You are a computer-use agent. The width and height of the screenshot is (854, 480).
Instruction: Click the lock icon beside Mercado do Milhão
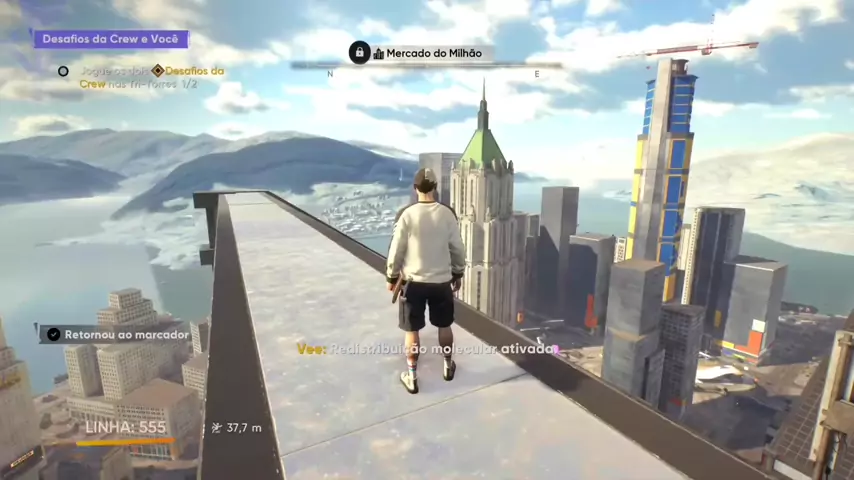pyautogui.click(x=359, y=53)
